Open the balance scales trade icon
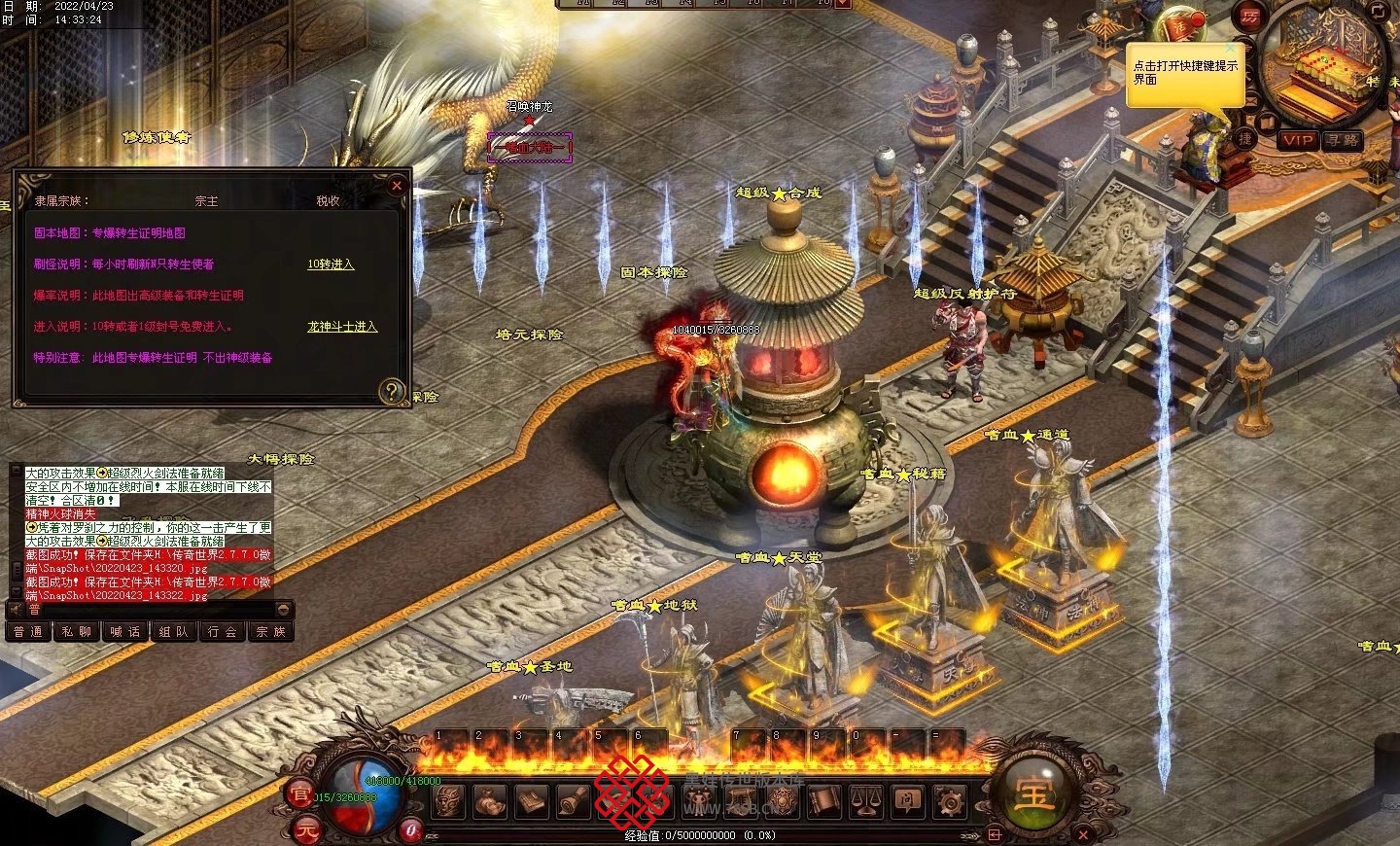This screenshot has width=1400, height=846. [865, 802]
